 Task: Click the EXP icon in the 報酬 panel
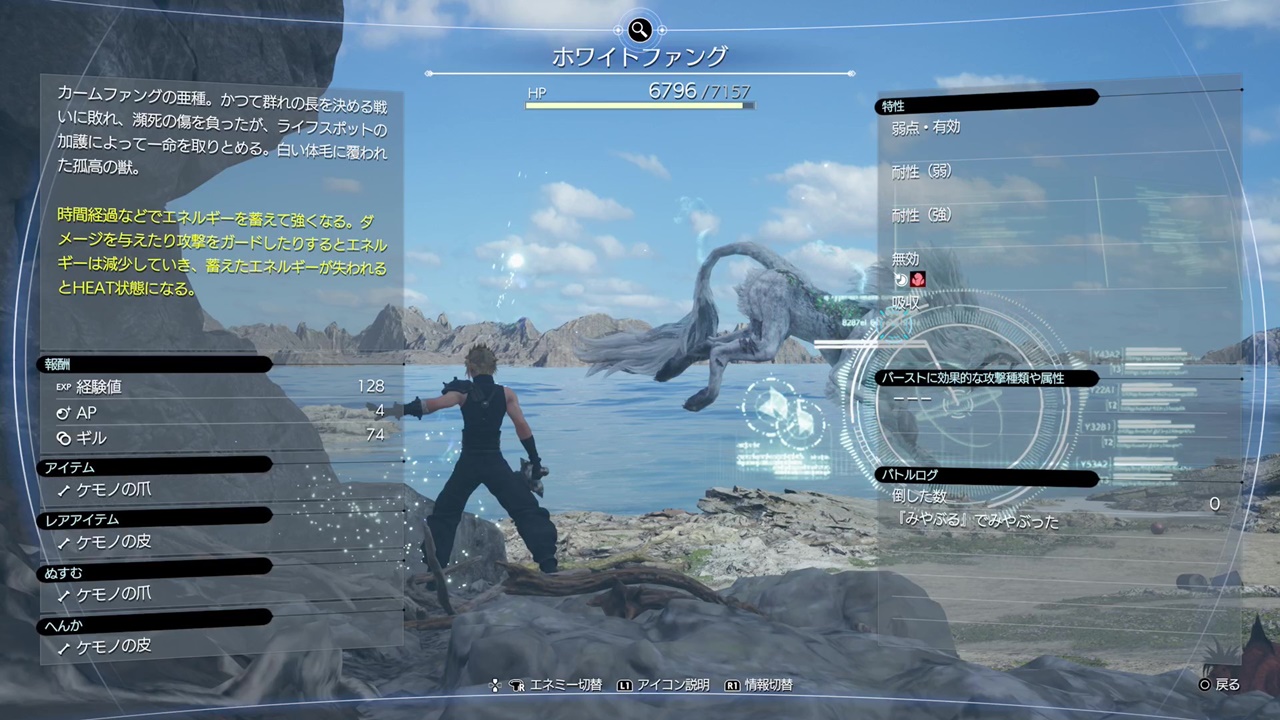coord(63,386)
